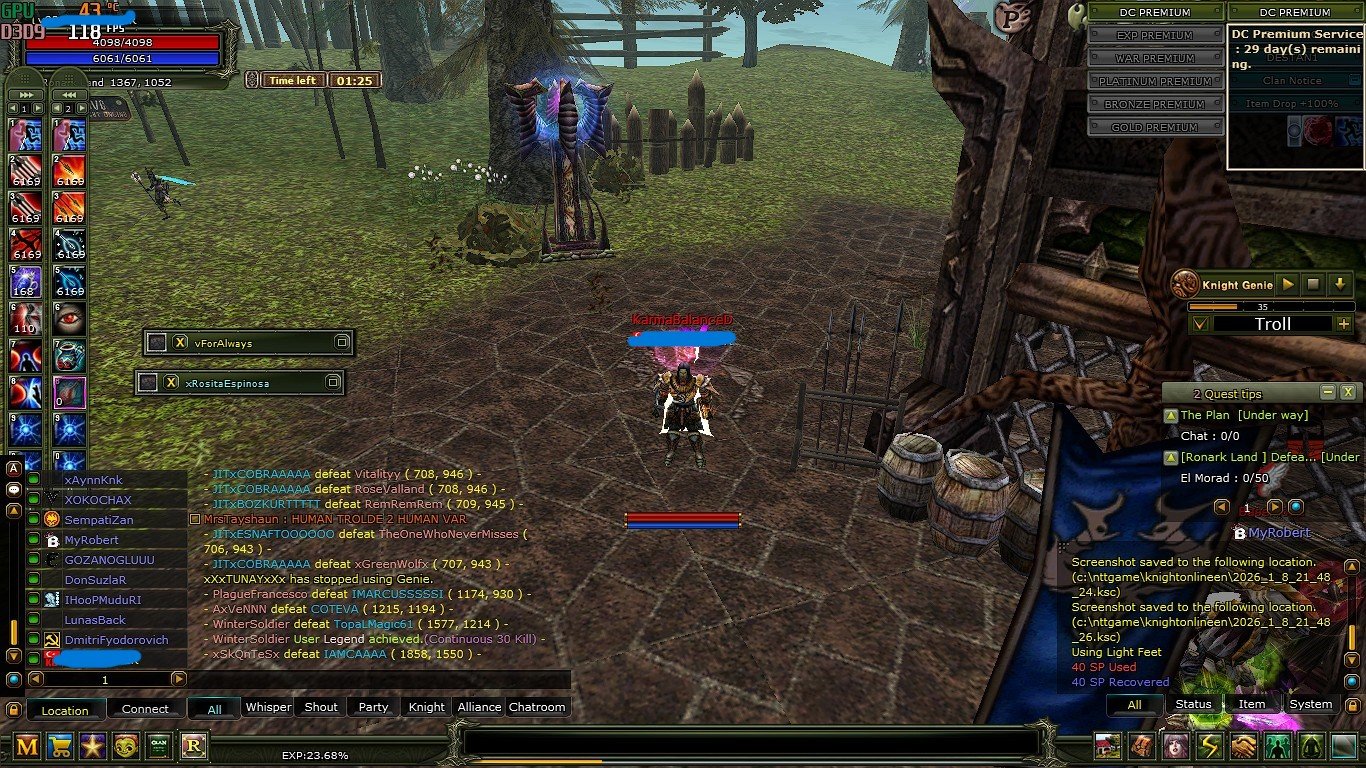
Task: Select the lightning skills icon
Action: tap(1209, 748)
